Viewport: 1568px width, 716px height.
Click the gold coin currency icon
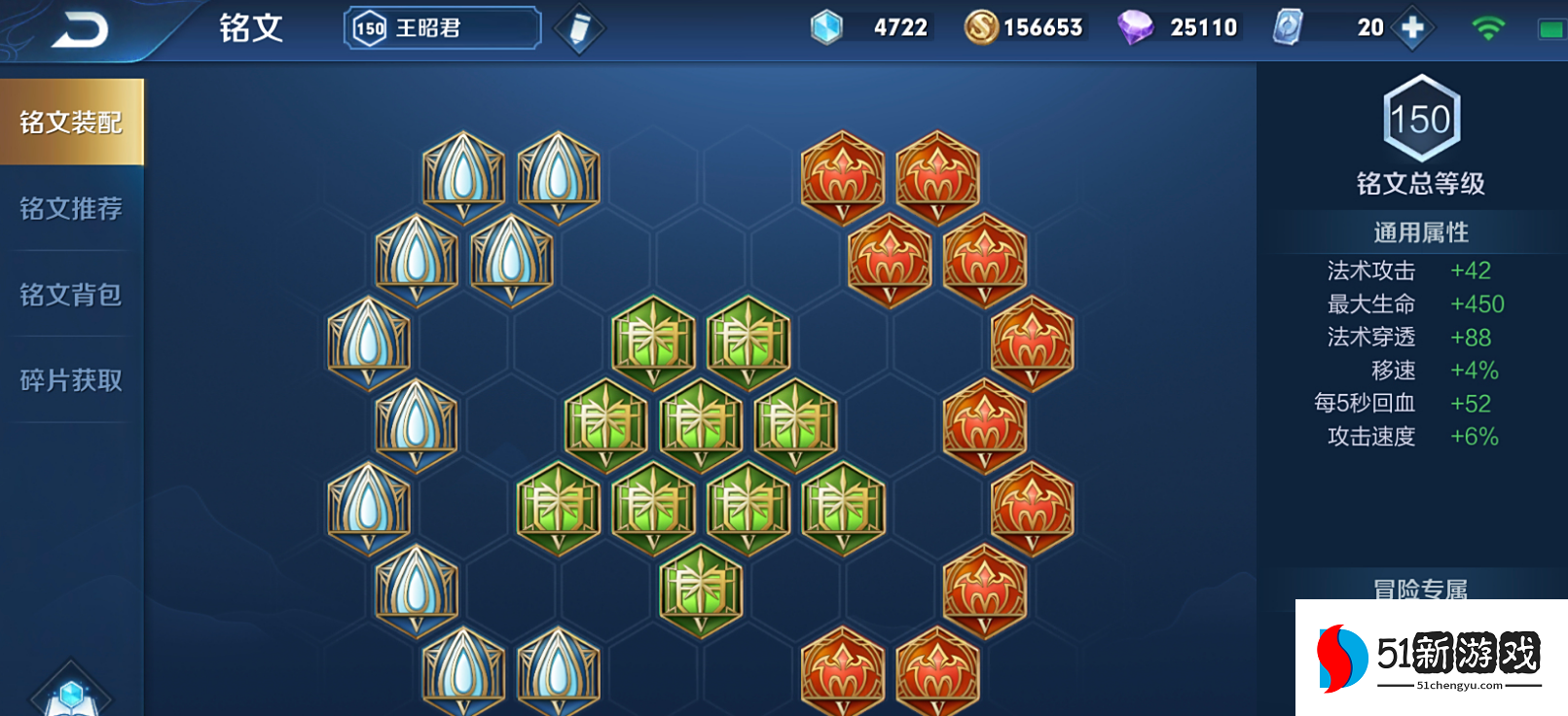(x=981, y=27)
